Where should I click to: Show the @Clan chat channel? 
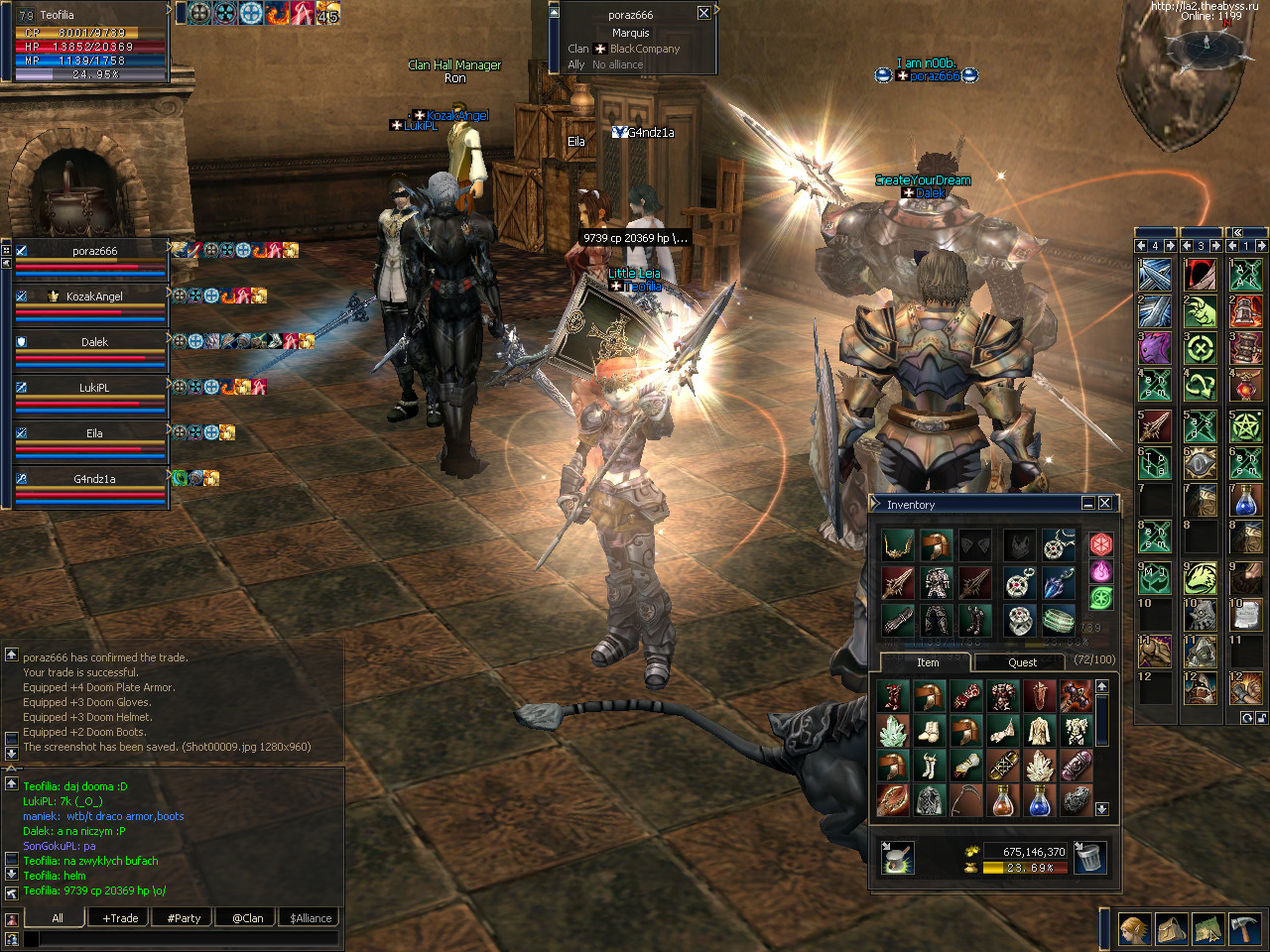pos(247,918)
